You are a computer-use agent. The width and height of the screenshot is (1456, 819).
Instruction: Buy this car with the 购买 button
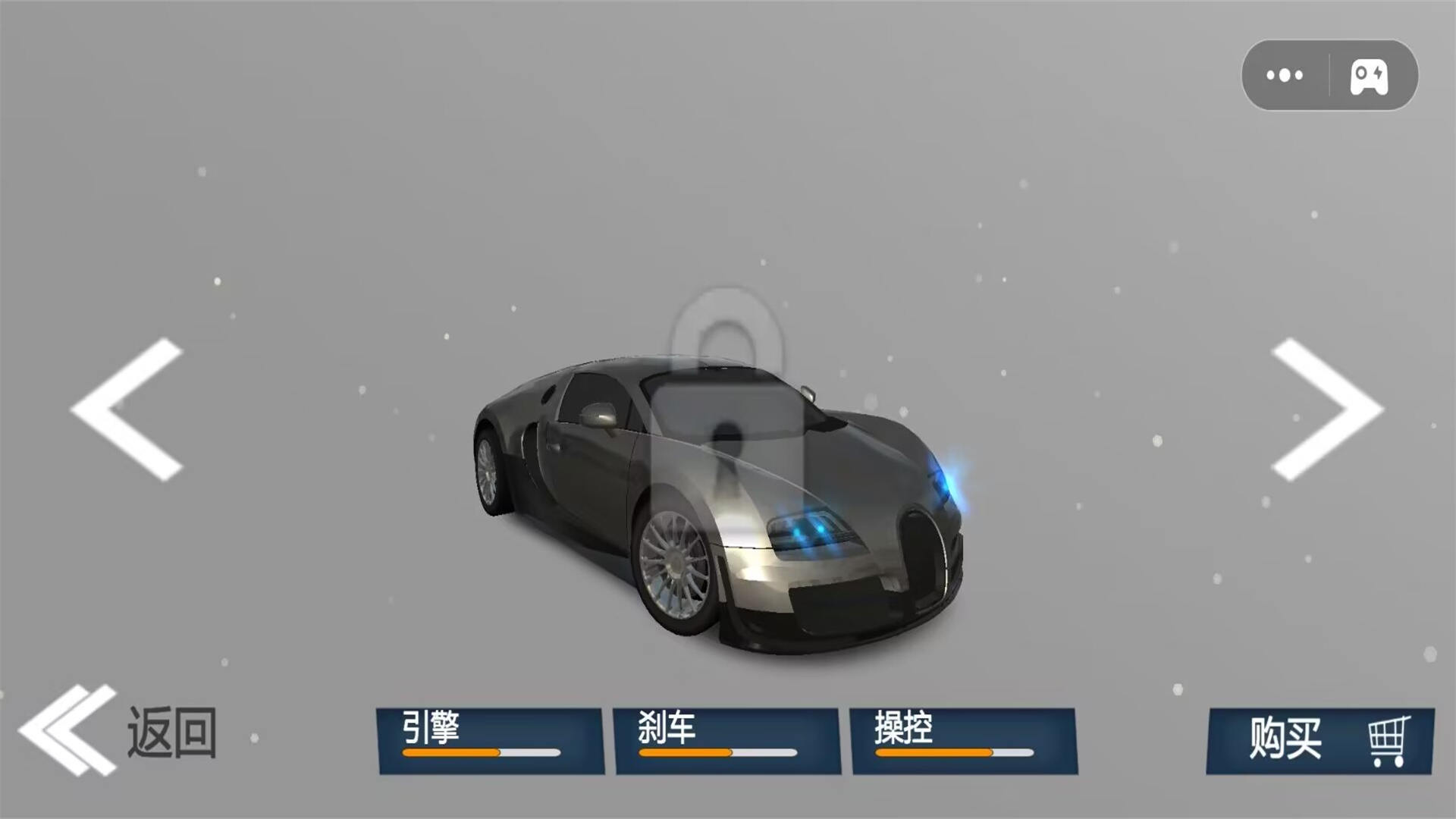[1319, 740]
